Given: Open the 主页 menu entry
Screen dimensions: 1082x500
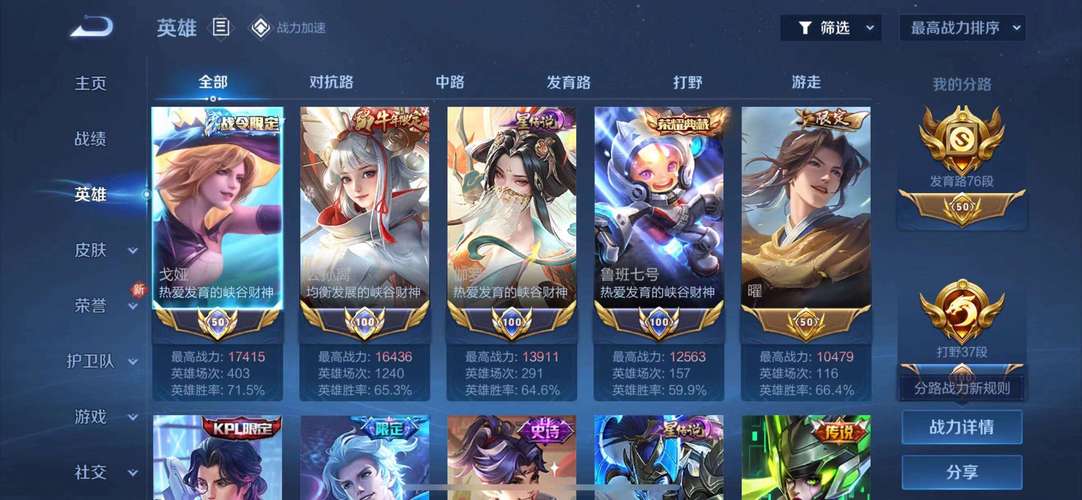Looking at the screenshot, I should coord(91,83).
